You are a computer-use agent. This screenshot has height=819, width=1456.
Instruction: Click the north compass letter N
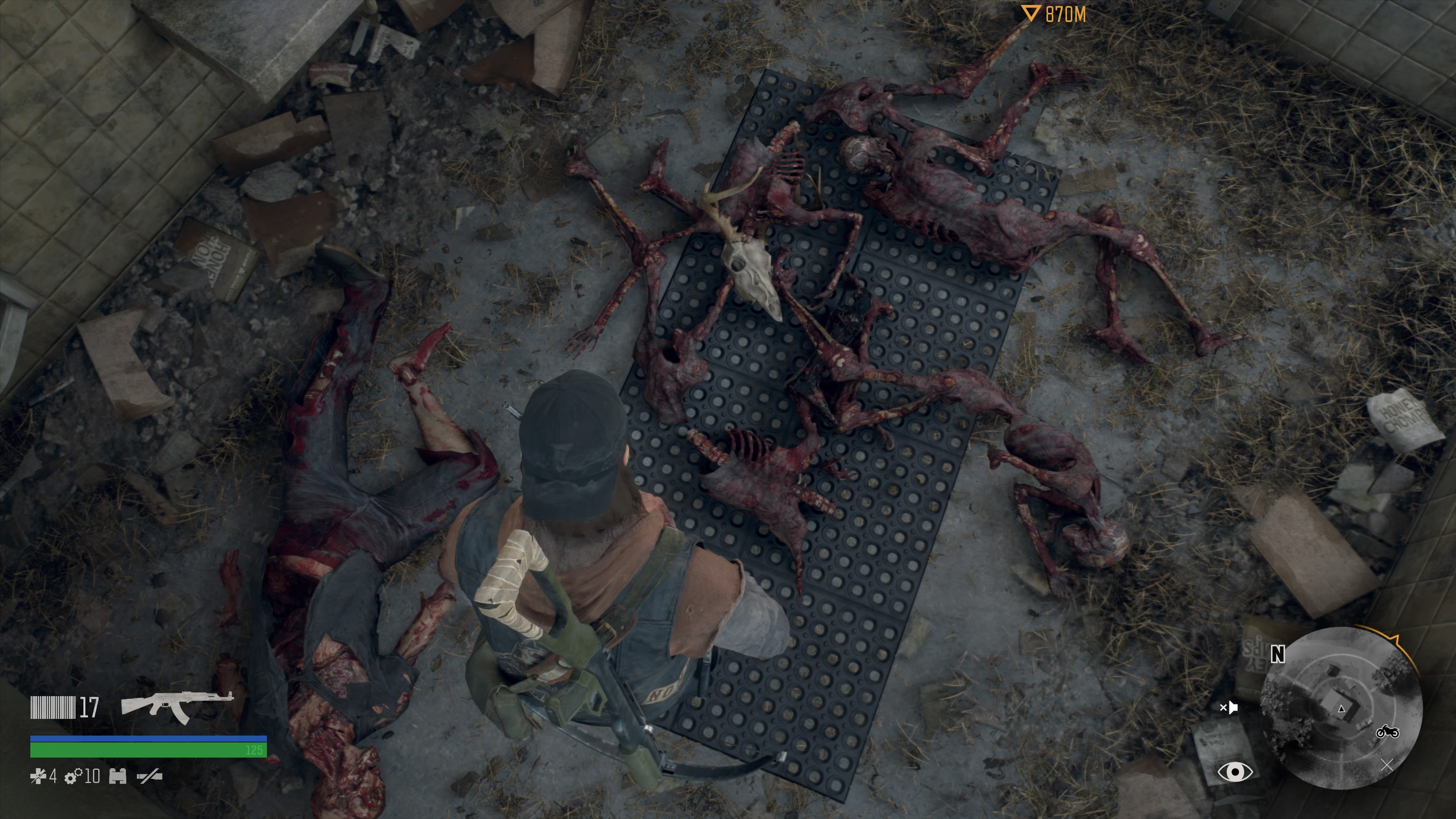(1278, 654)
